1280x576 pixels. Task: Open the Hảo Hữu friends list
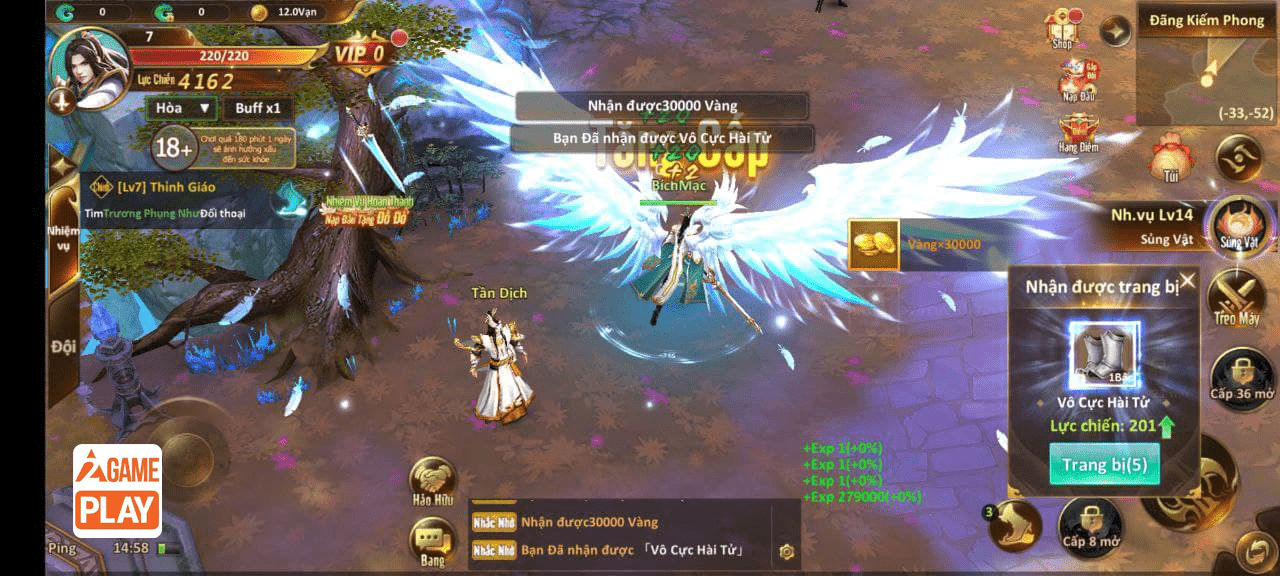point(433,480)
